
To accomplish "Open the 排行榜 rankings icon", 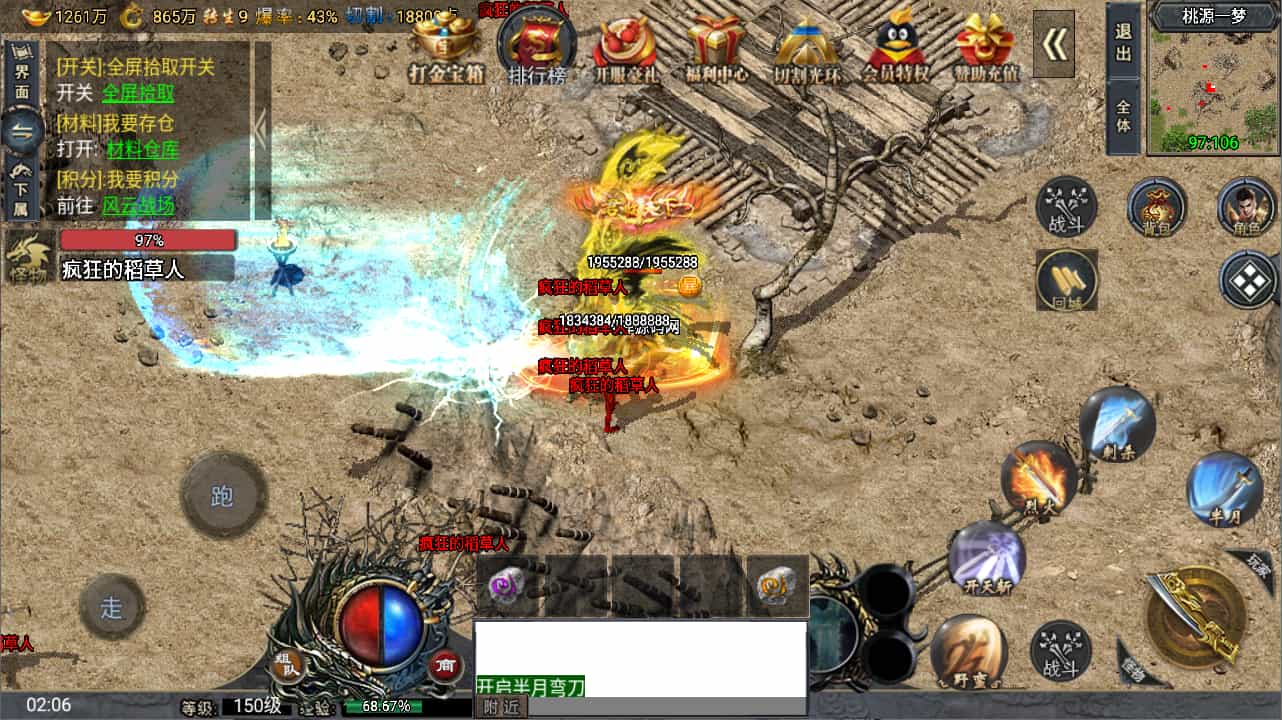I will click(538, 44).
